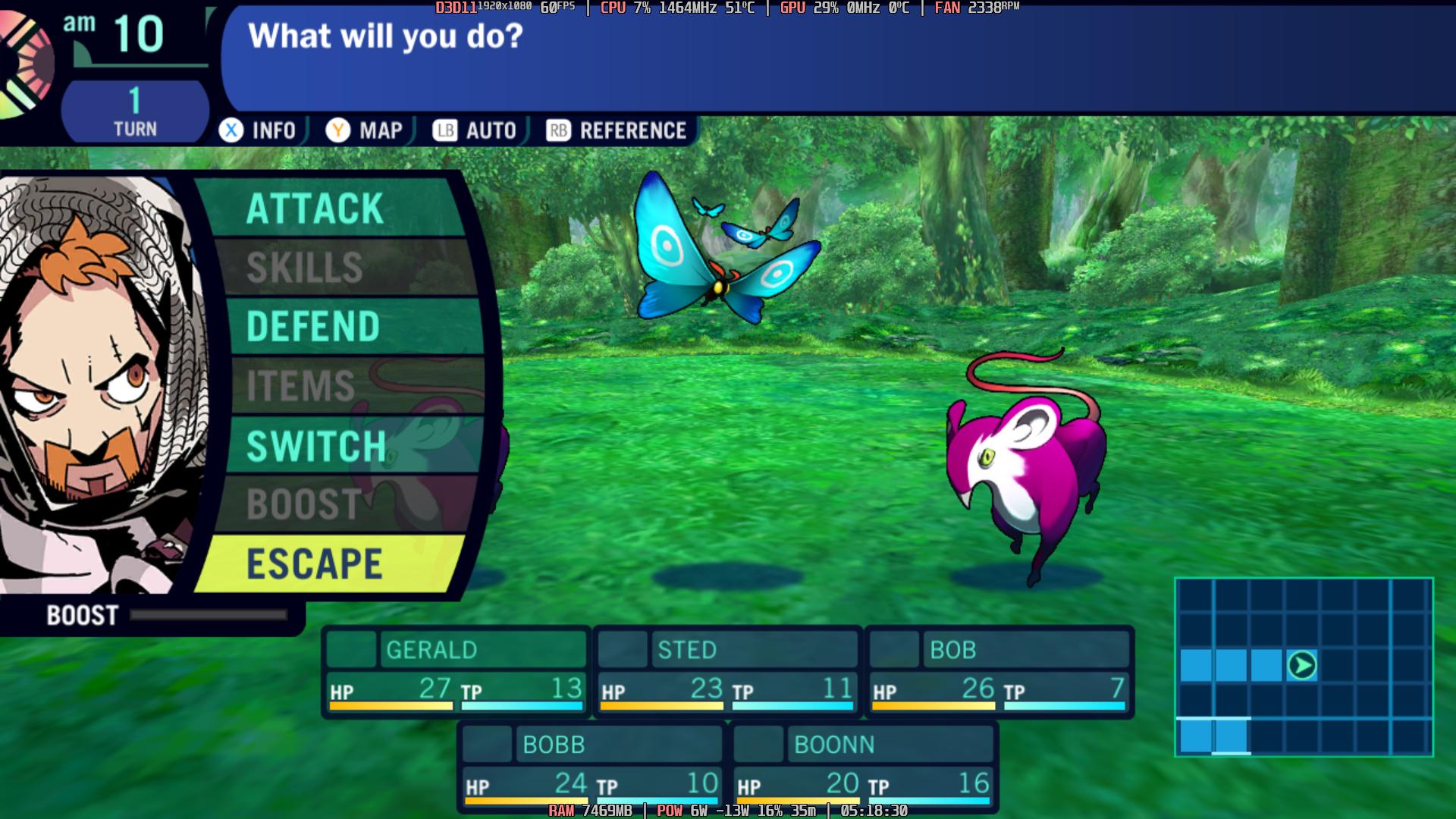Select the Attack command

pyautogui.click(x=316, y=211)
